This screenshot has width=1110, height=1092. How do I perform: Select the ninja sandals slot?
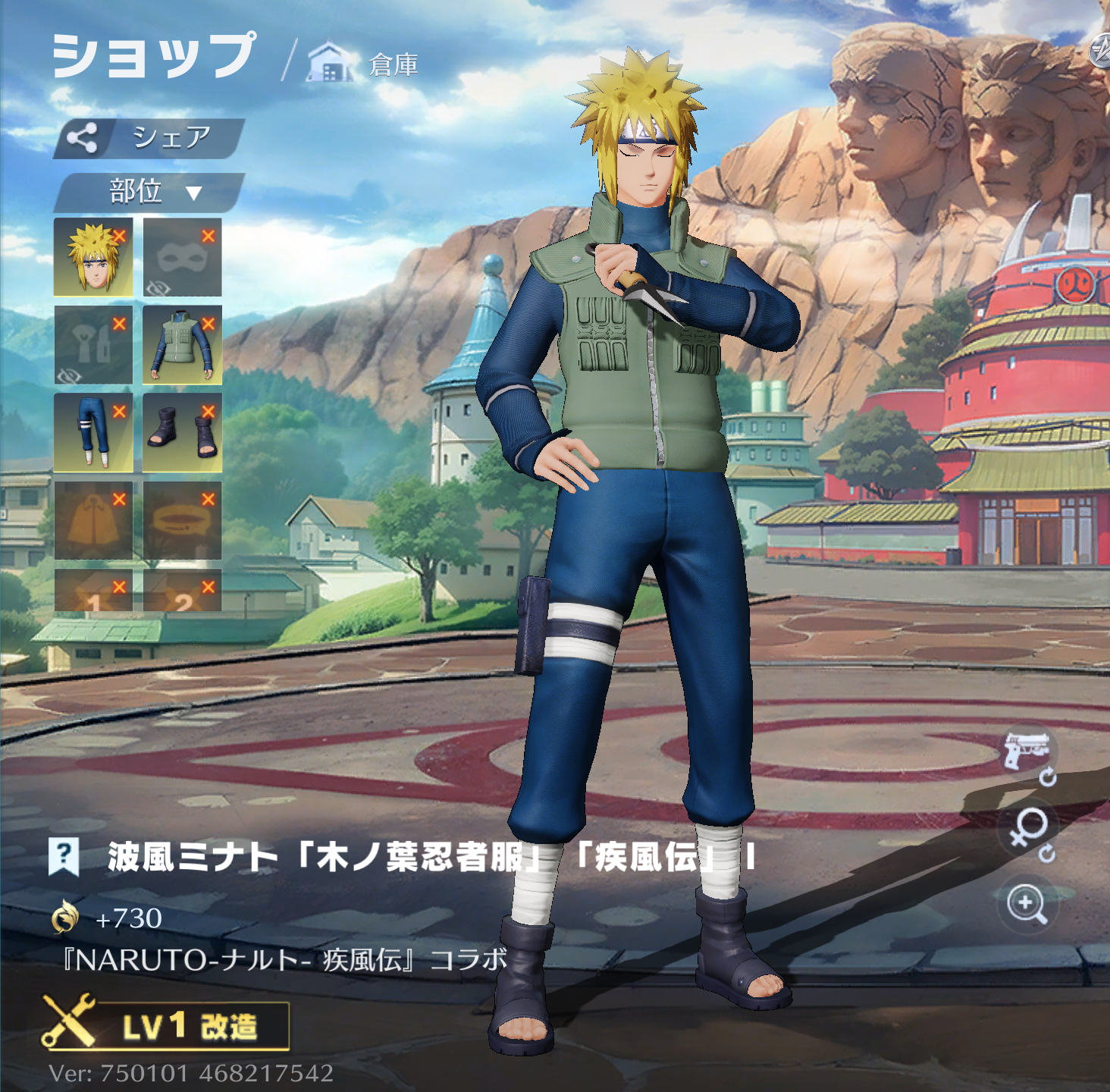182,432
